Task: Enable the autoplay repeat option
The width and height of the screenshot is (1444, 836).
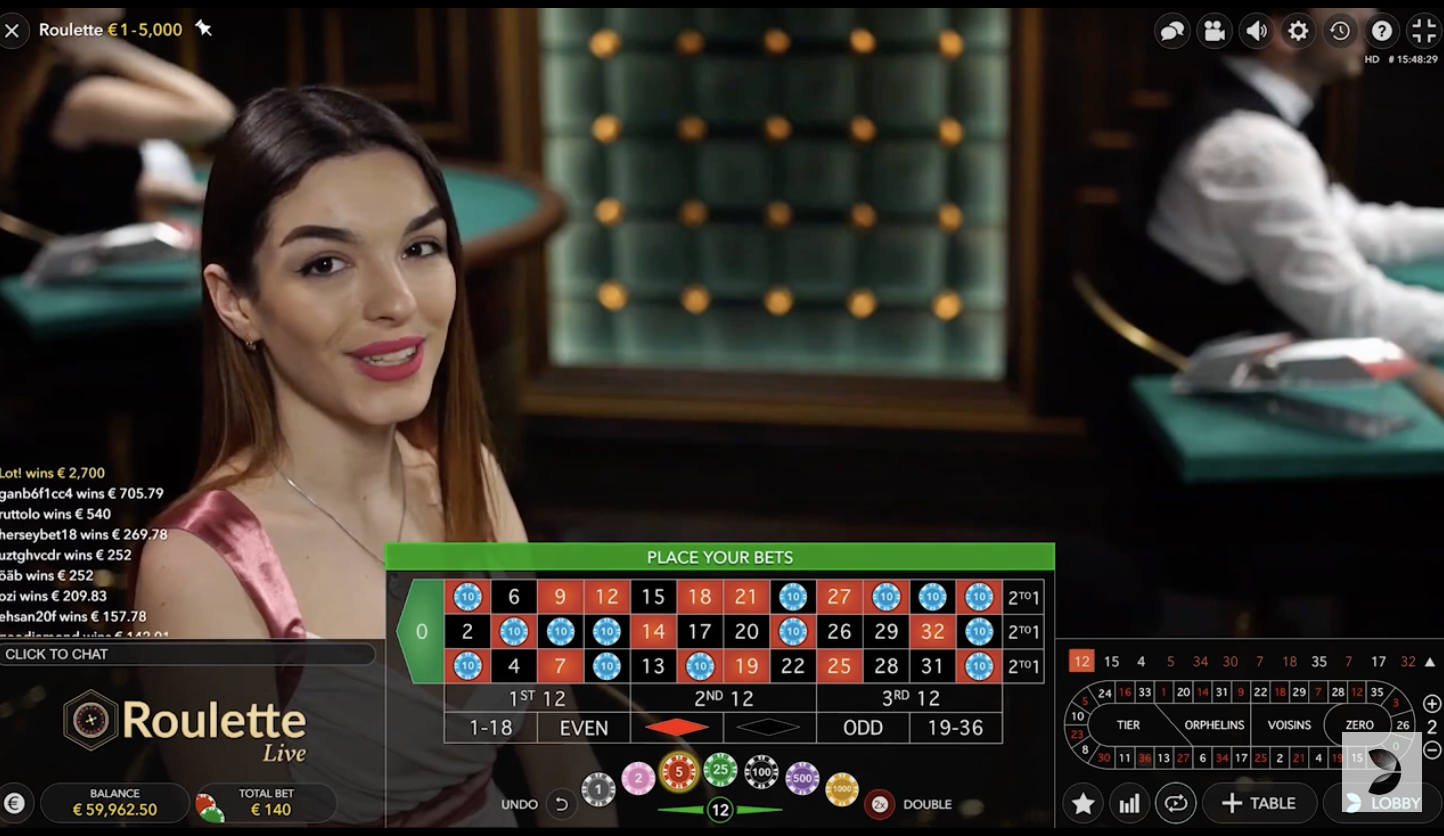Action: point(1176,803)
